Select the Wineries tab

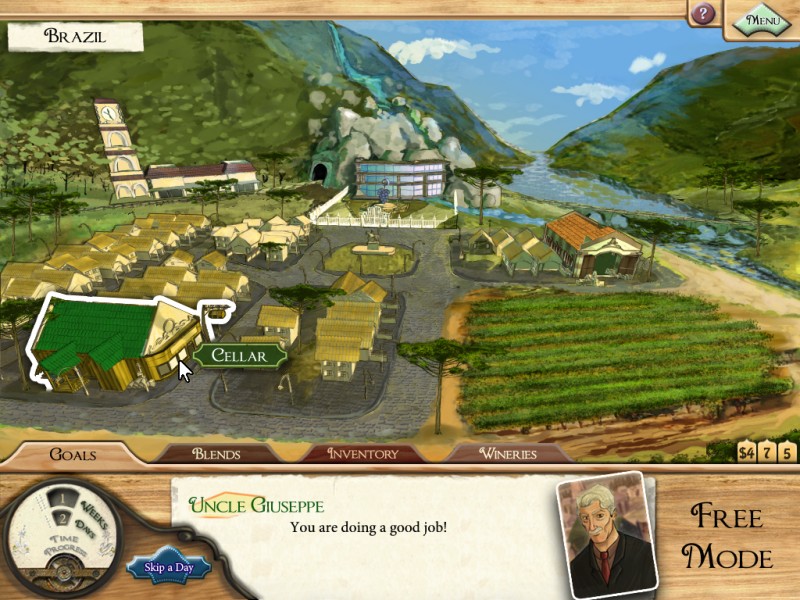507,454
